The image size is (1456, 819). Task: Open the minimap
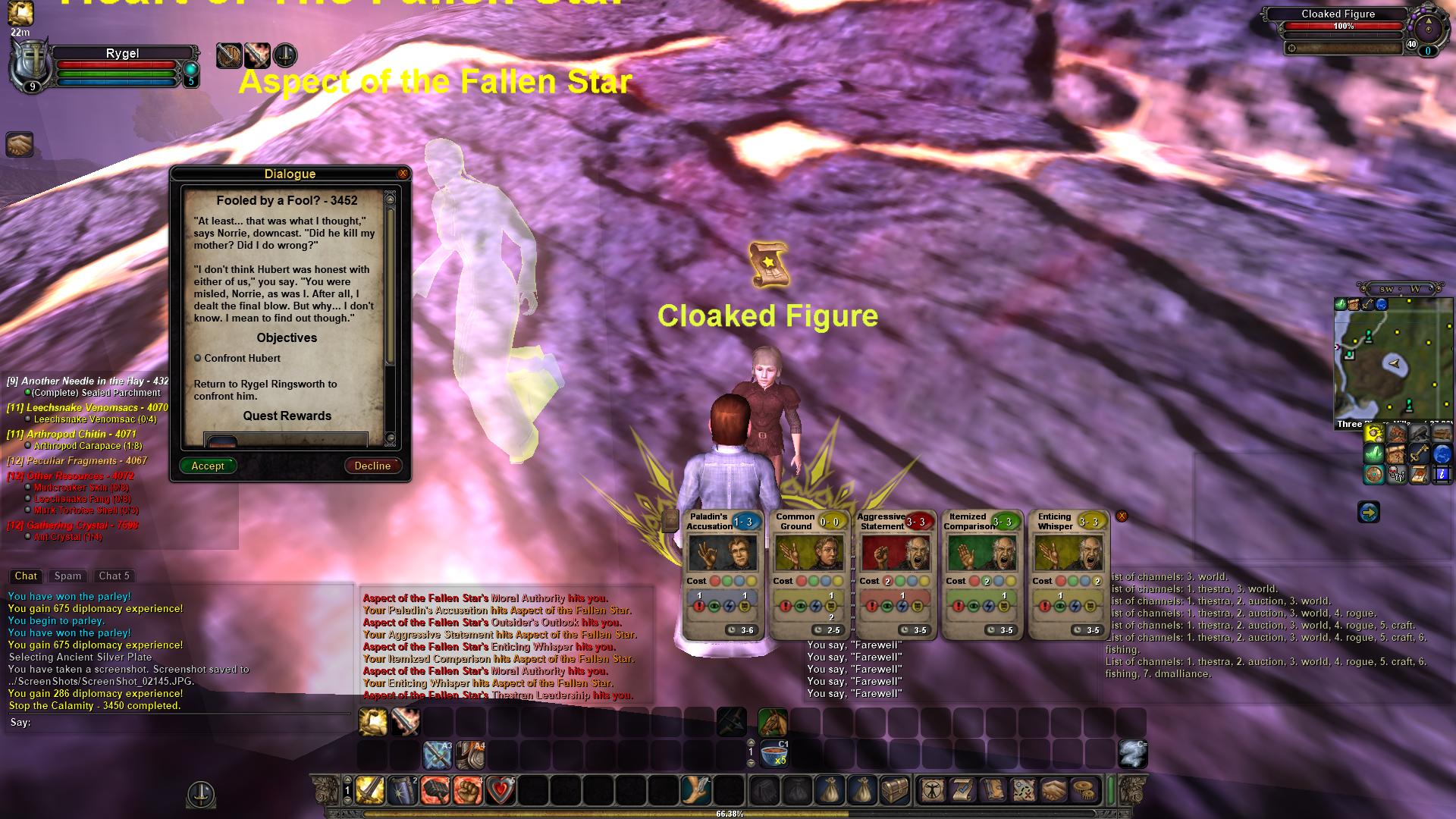[1393, 362]
